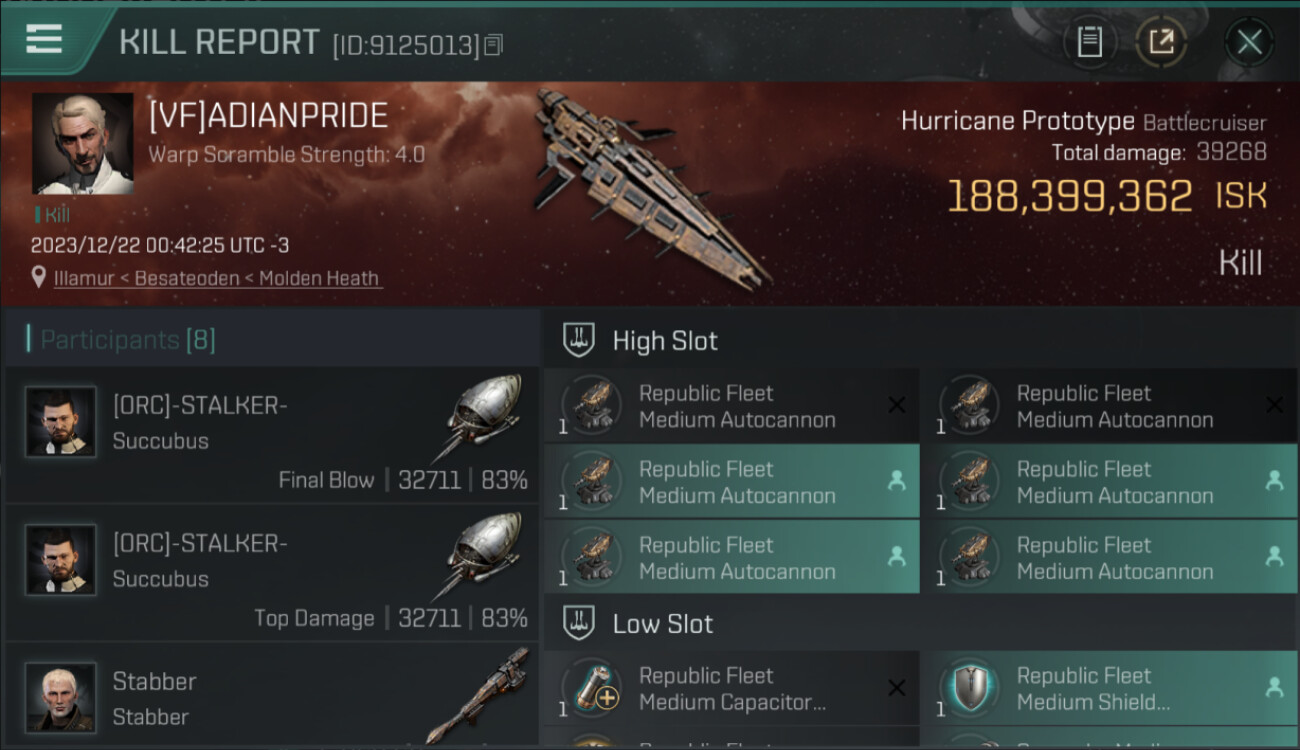The image size is (1300, 750).
Task: Open the Illamur location link
Action: tap(217, 278)
